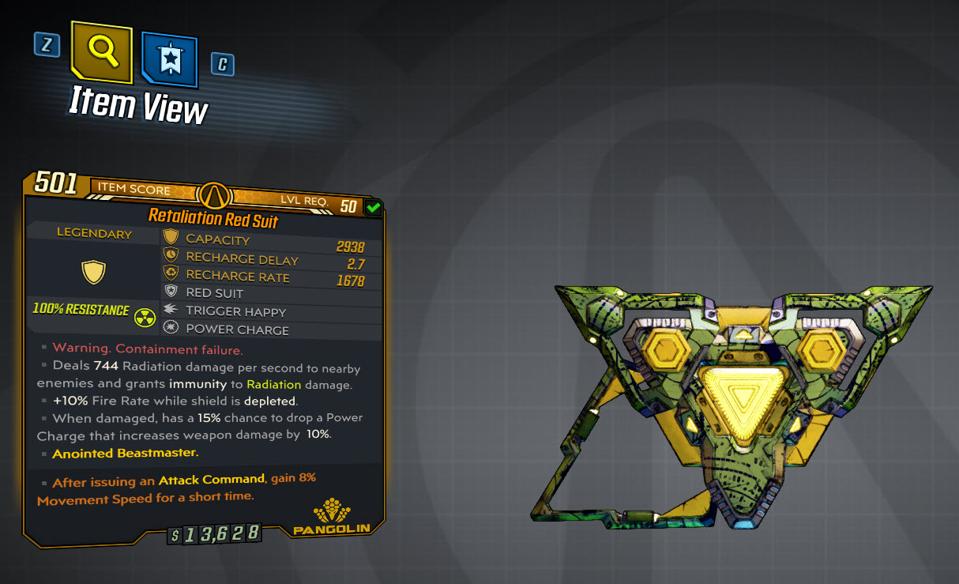Switch to the blue star banner tab
This screenshot has height=584, width=959.
[169, 59]
